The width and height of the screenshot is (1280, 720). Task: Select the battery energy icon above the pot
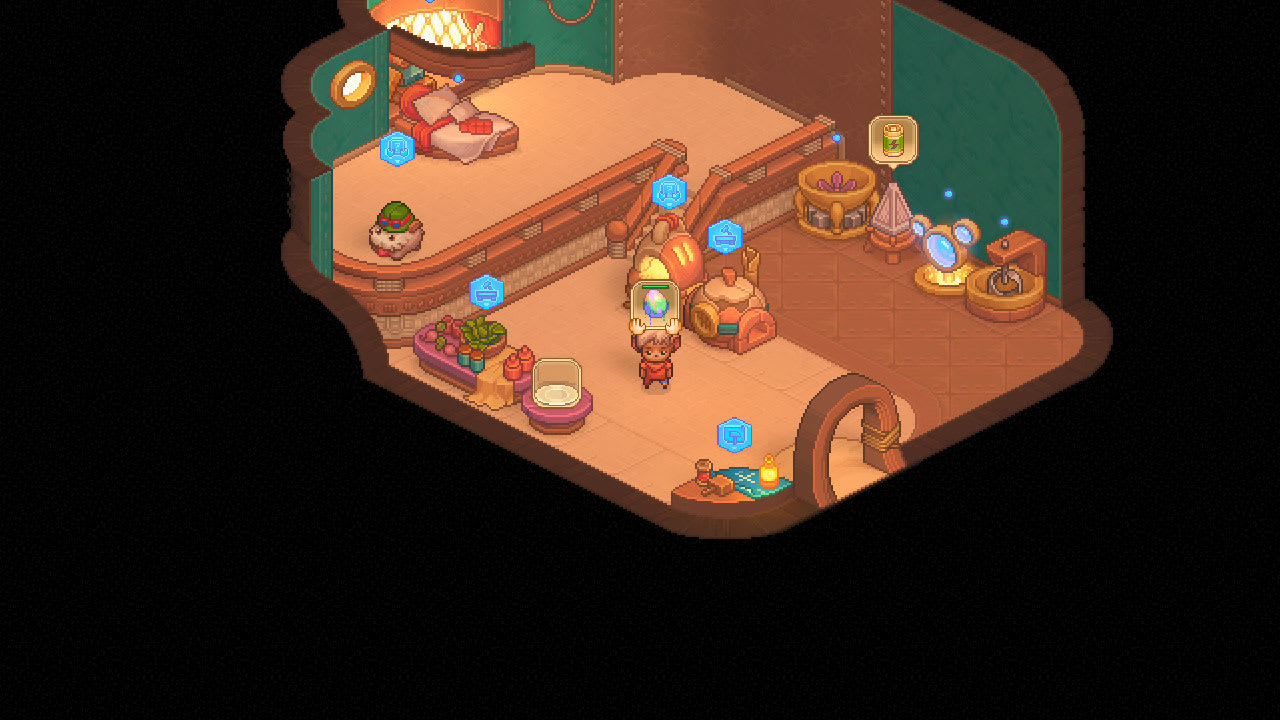click(893, 140)
